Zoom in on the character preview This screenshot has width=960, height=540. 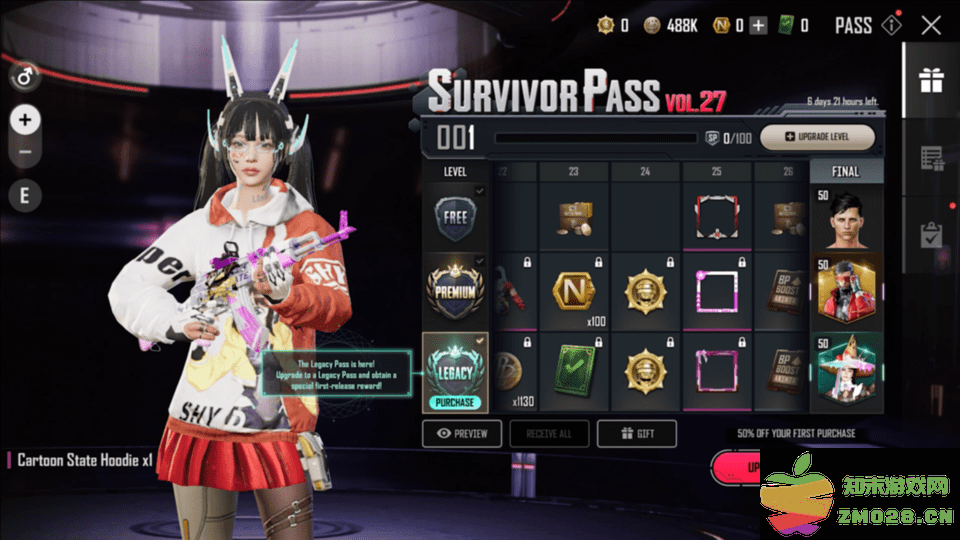coord(25,120)
